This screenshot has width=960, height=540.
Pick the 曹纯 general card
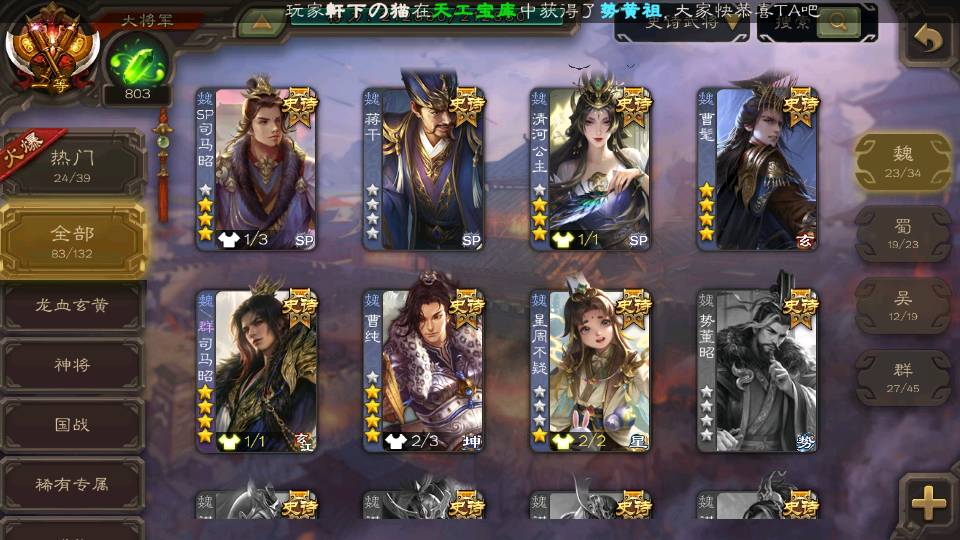[x=423, y=370]
